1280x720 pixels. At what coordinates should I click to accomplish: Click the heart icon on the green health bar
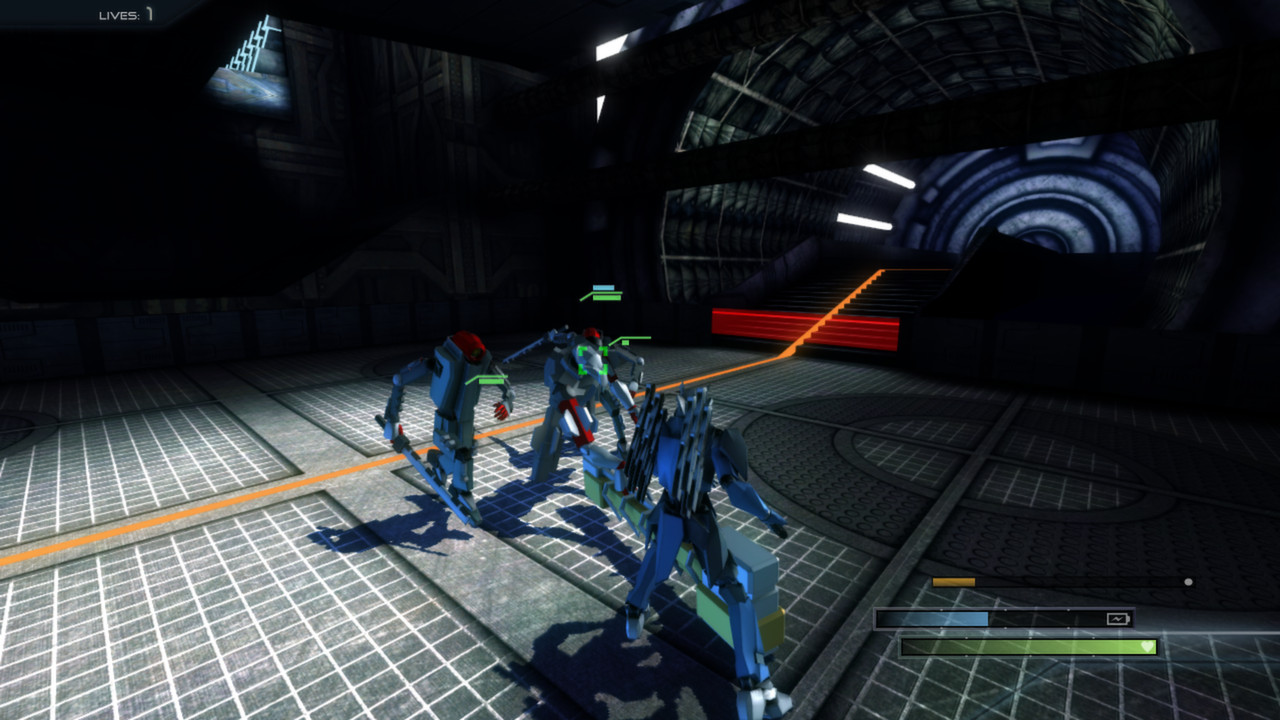click(1147, 647)
